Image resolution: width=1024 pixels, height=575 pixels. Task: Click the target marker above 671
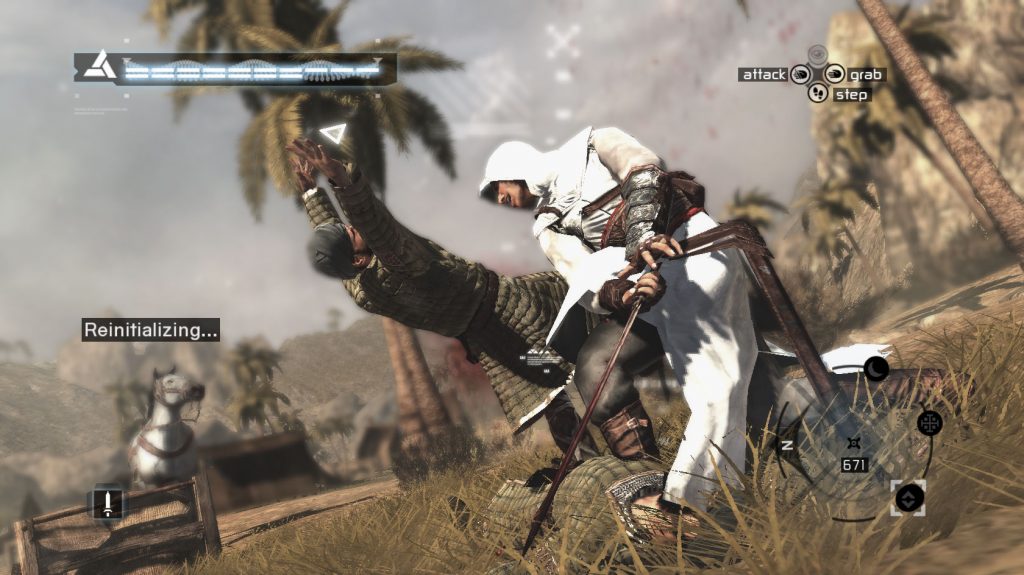coord(852,442)
